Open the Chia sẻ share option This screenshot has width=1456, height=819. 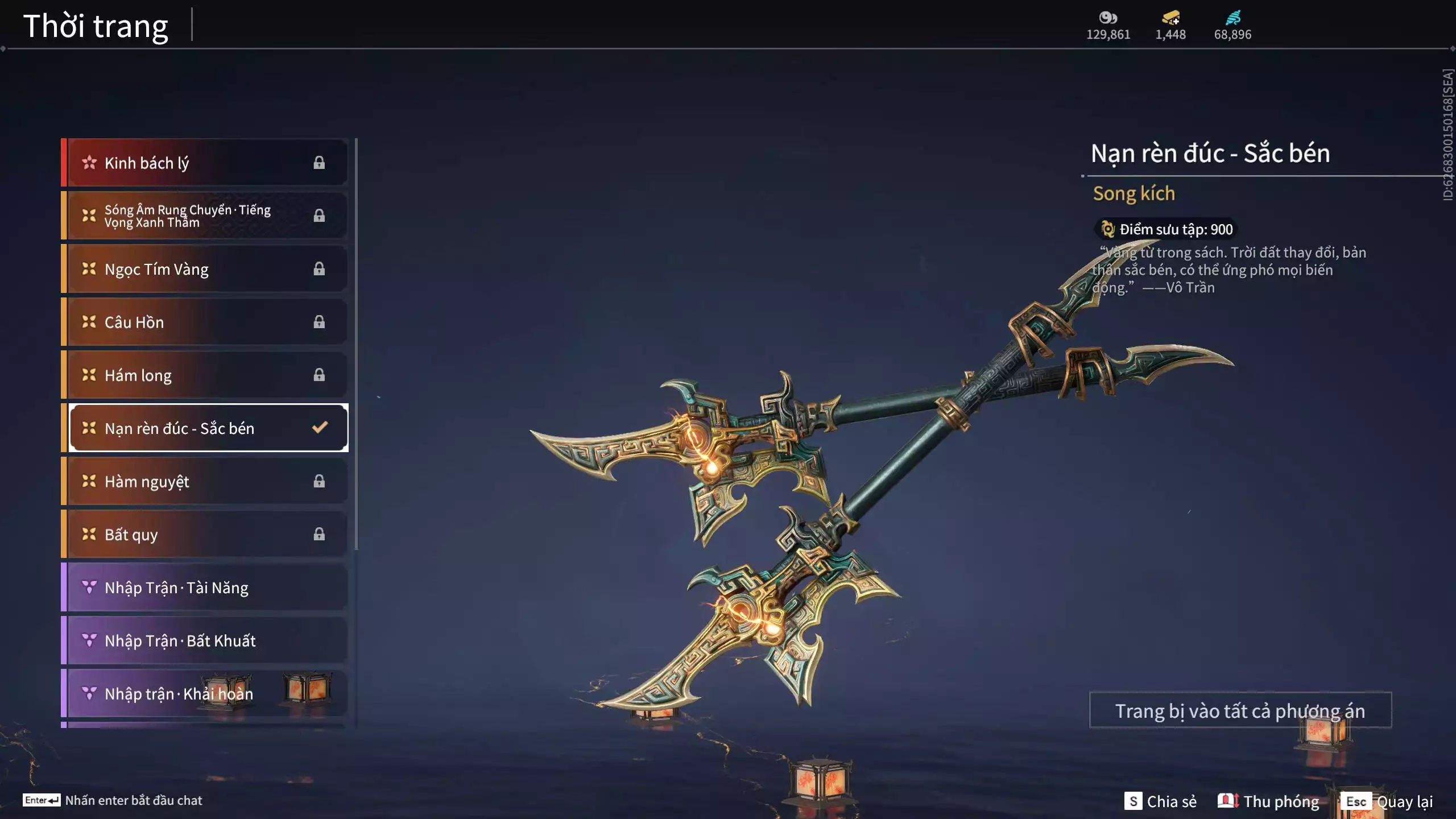pos(1160,801)
